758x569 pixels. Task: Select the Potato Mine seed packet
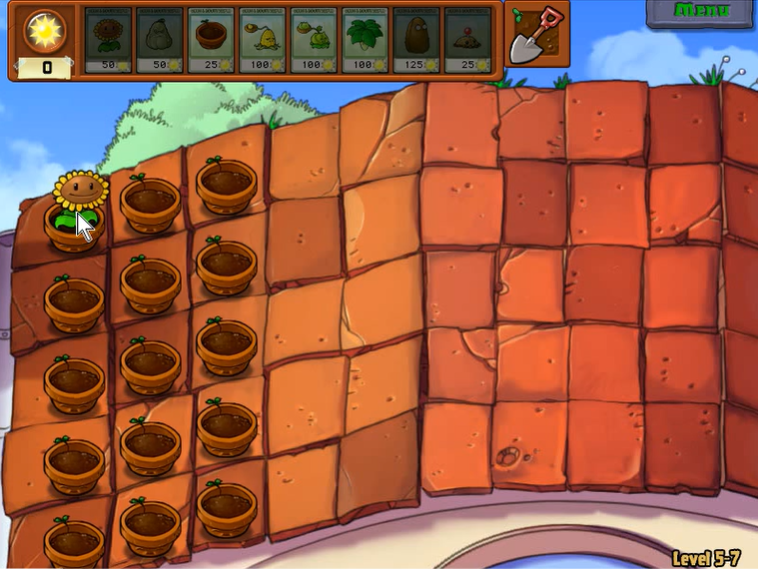coord(468,40)
